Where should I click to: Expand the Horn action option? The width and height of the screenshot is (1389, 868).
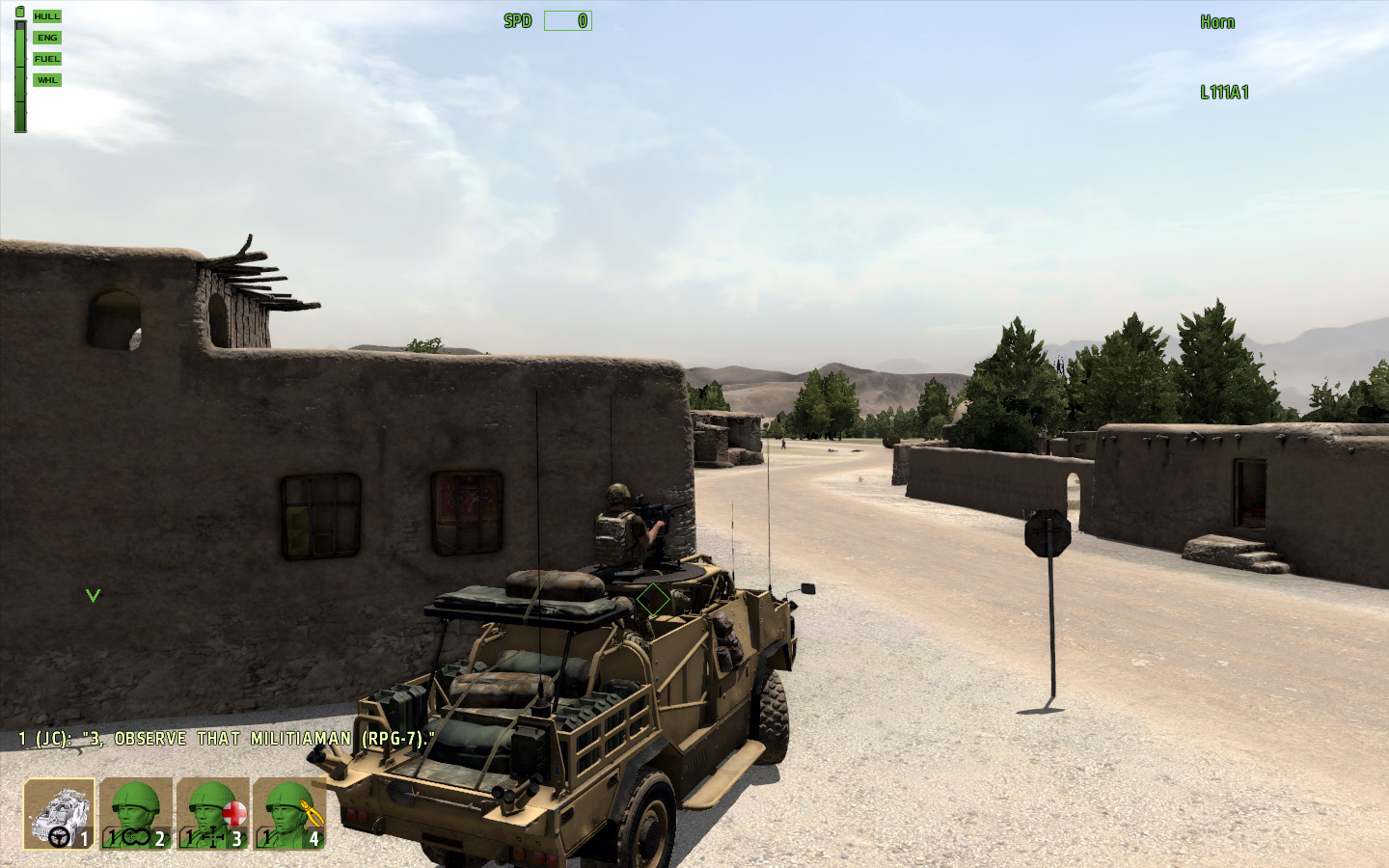click(1217, 21)
